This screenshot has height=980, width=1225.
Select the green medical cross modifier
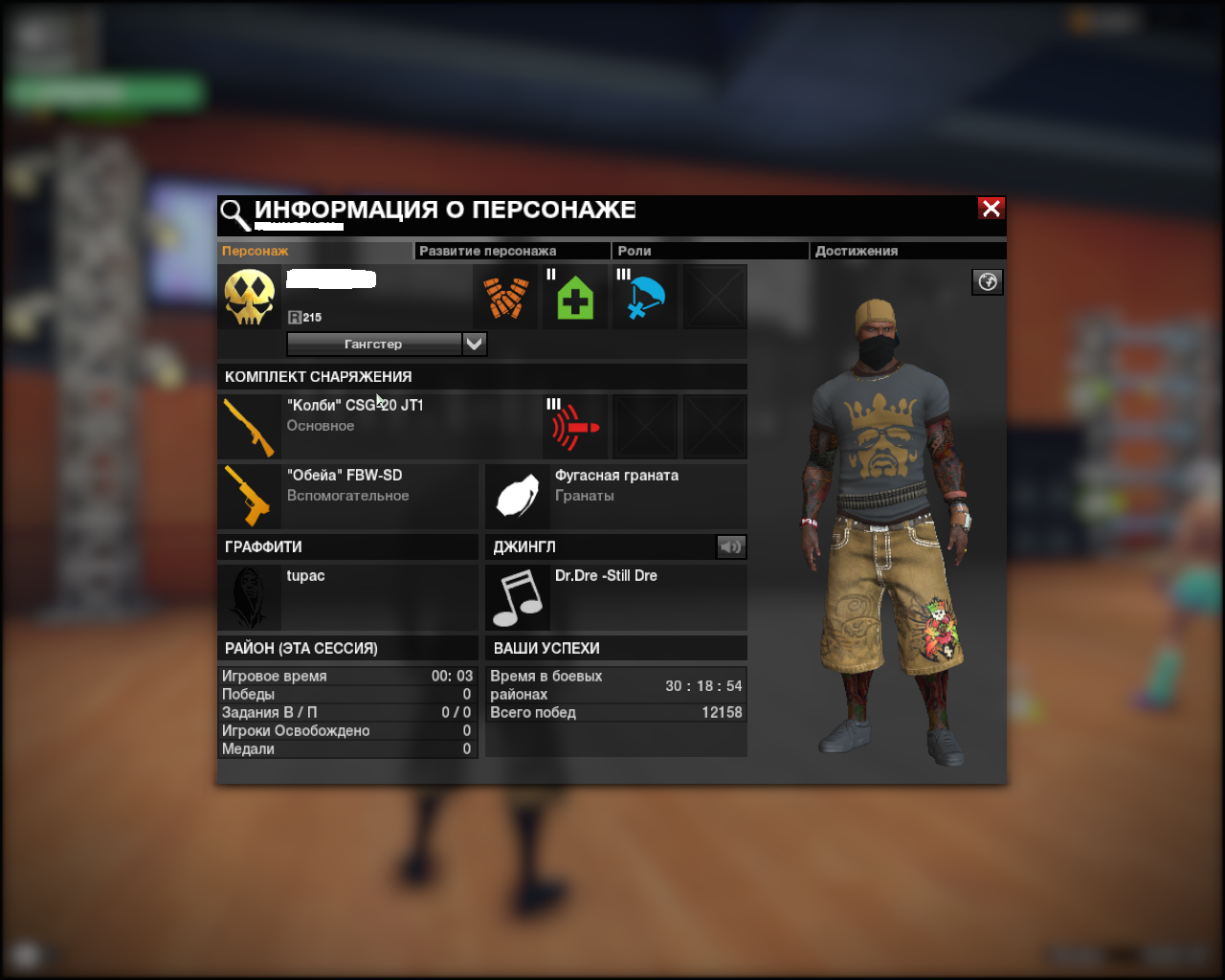tap(575, 298)
